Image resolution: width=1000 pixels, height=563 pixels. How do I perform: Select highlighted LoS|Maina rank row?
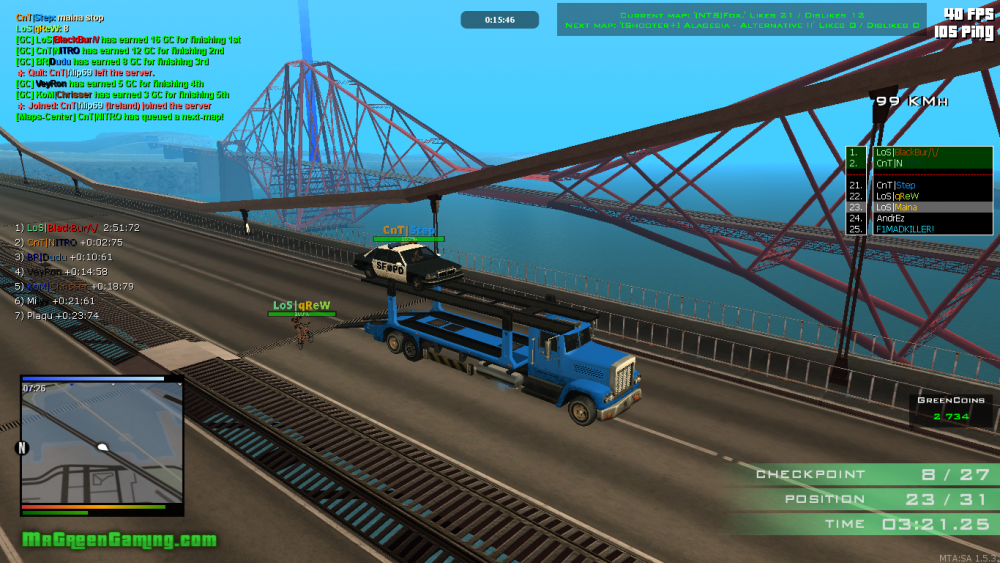point(918,207)
